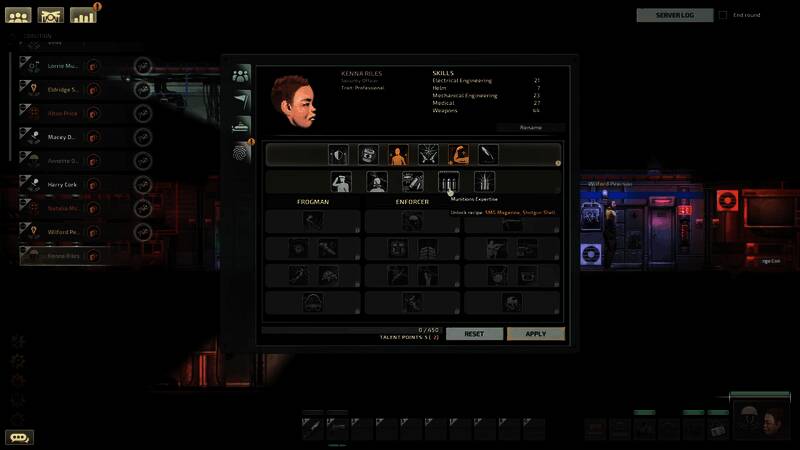The height and width of the screenshot is (450, 800).
Task: Open the fingerprint talents tab
Action: (x=241, y=152)
